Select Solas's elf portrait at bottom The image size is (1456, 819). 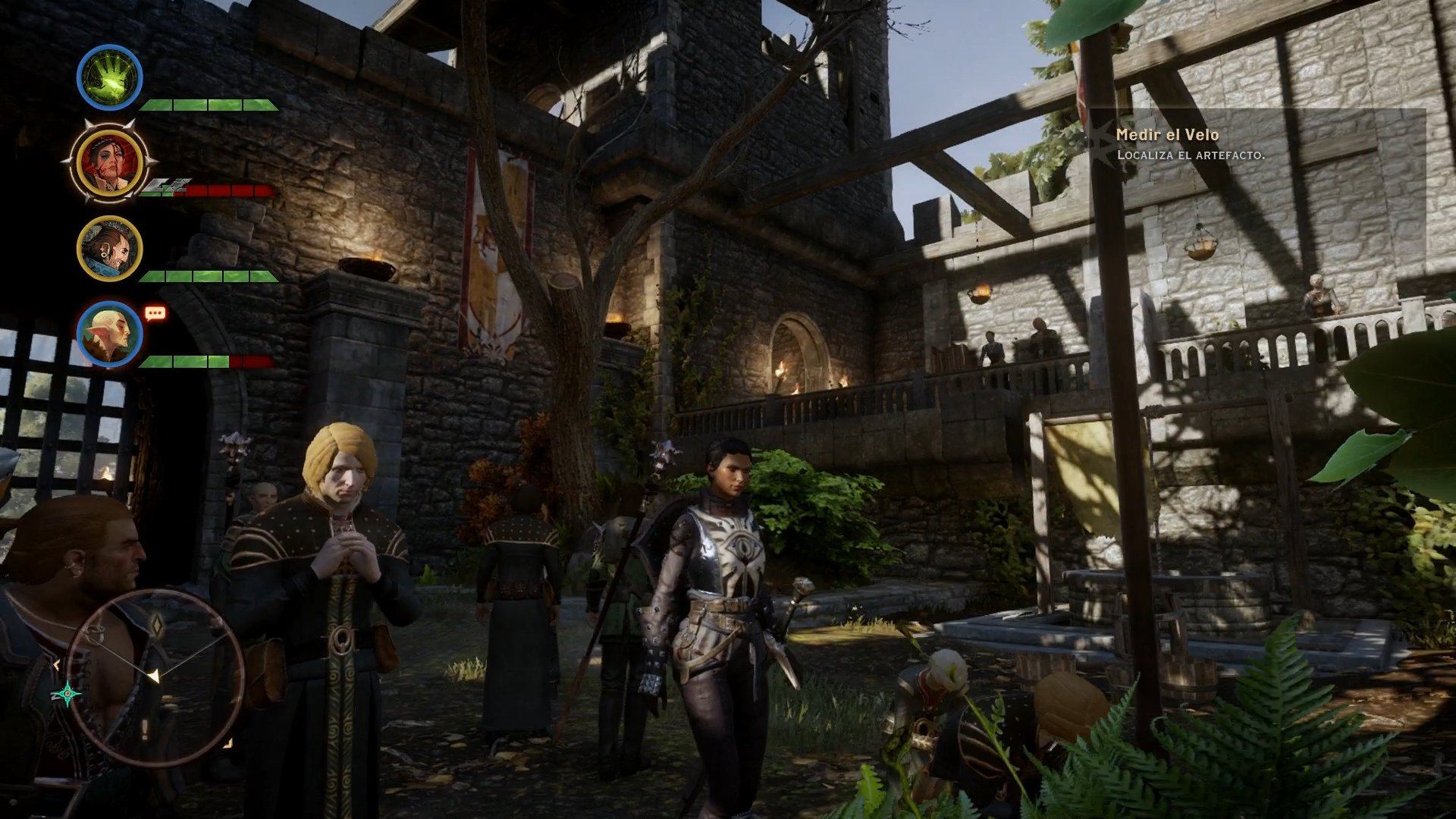pos(108,335)
